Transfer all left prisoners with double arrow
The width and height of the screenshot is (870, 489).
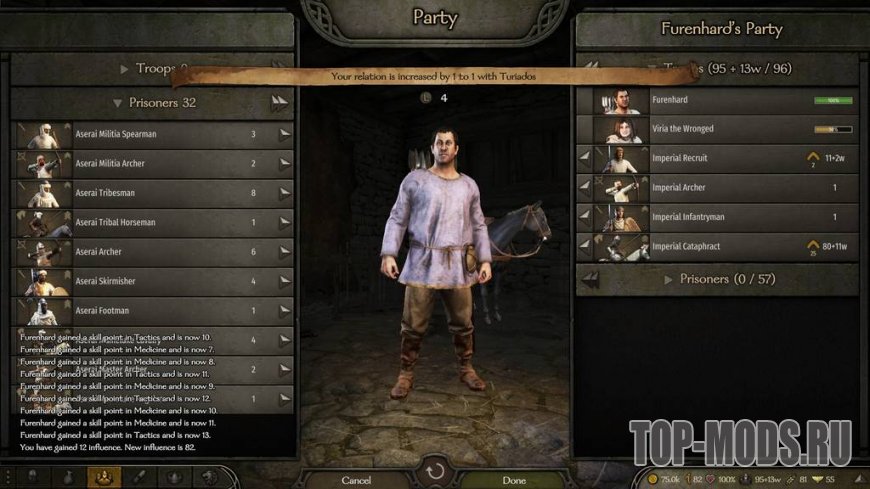pyautogui.click(x=279, y=102)
